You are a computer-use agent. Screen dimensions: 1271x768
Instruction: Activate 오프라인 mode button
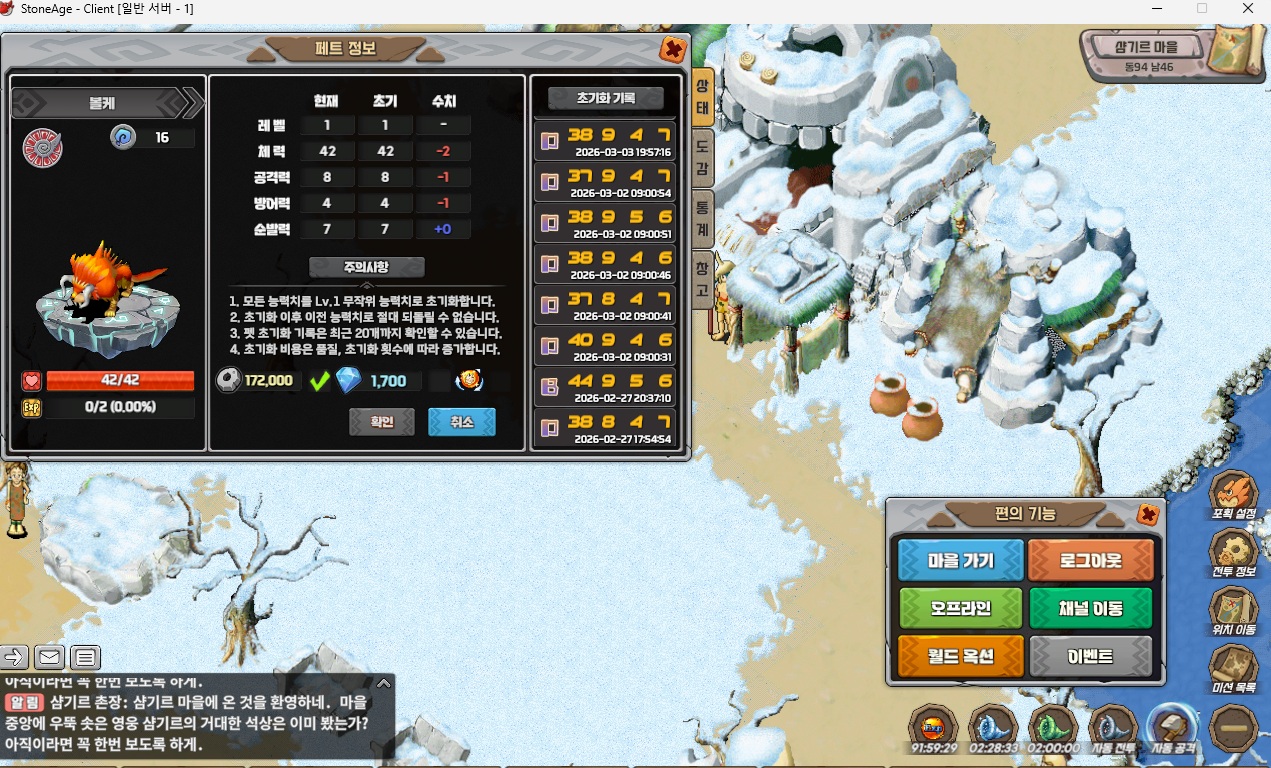(x=960, y=608)
